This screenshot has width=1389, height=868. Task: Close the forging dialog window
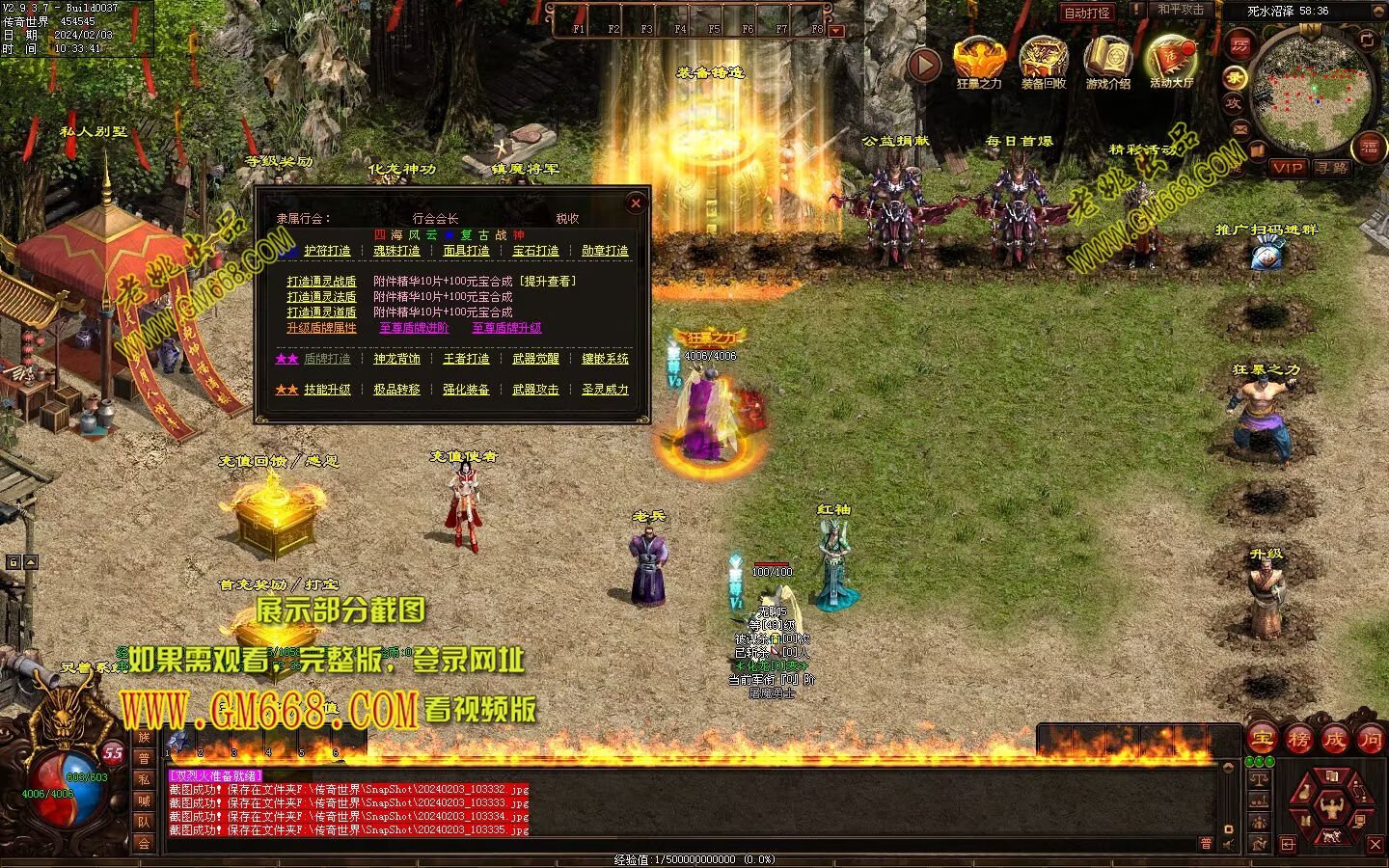[x=635, y=203]
